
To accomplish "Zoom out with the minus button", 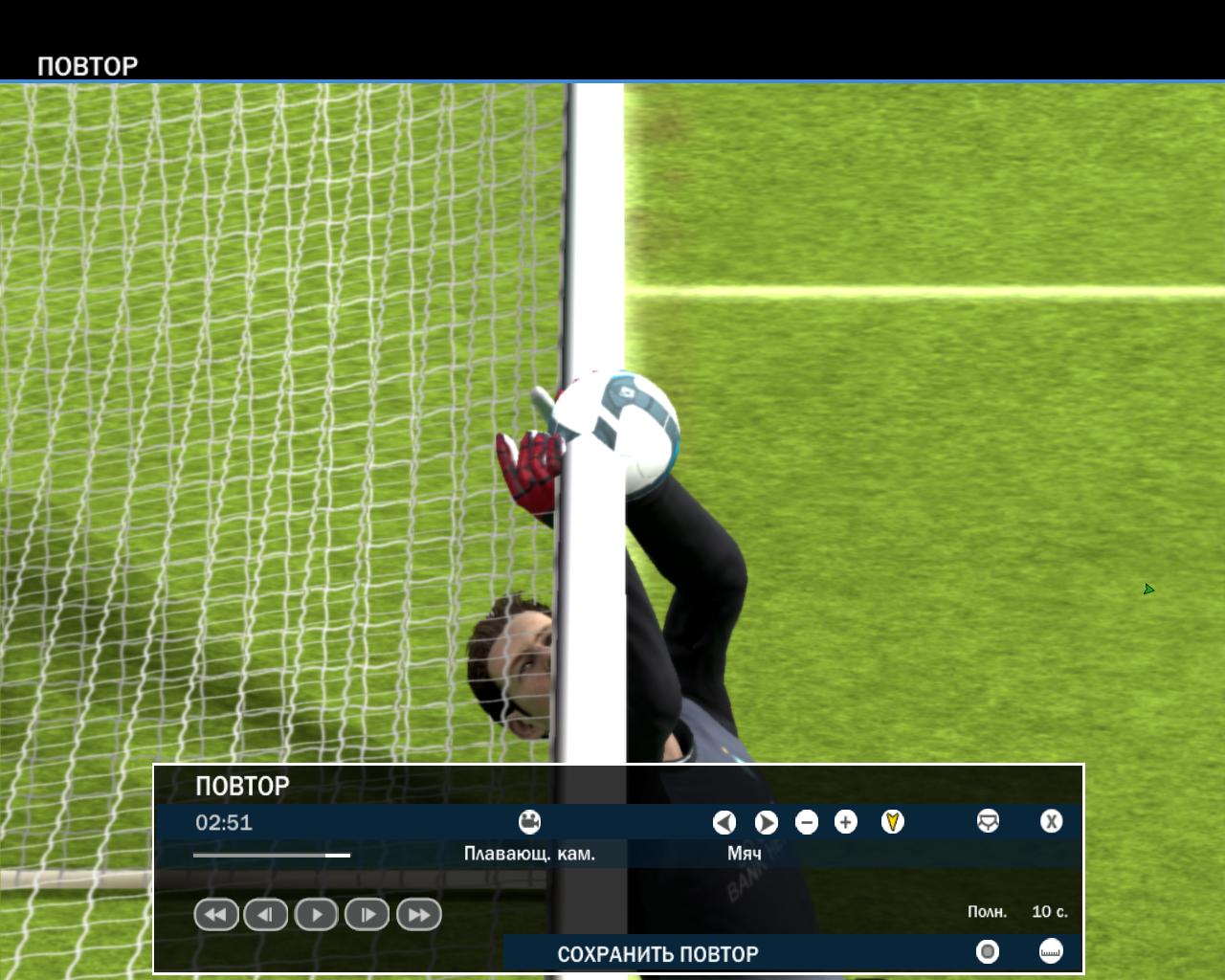I will pyautogui.click(x=807, y=822).
